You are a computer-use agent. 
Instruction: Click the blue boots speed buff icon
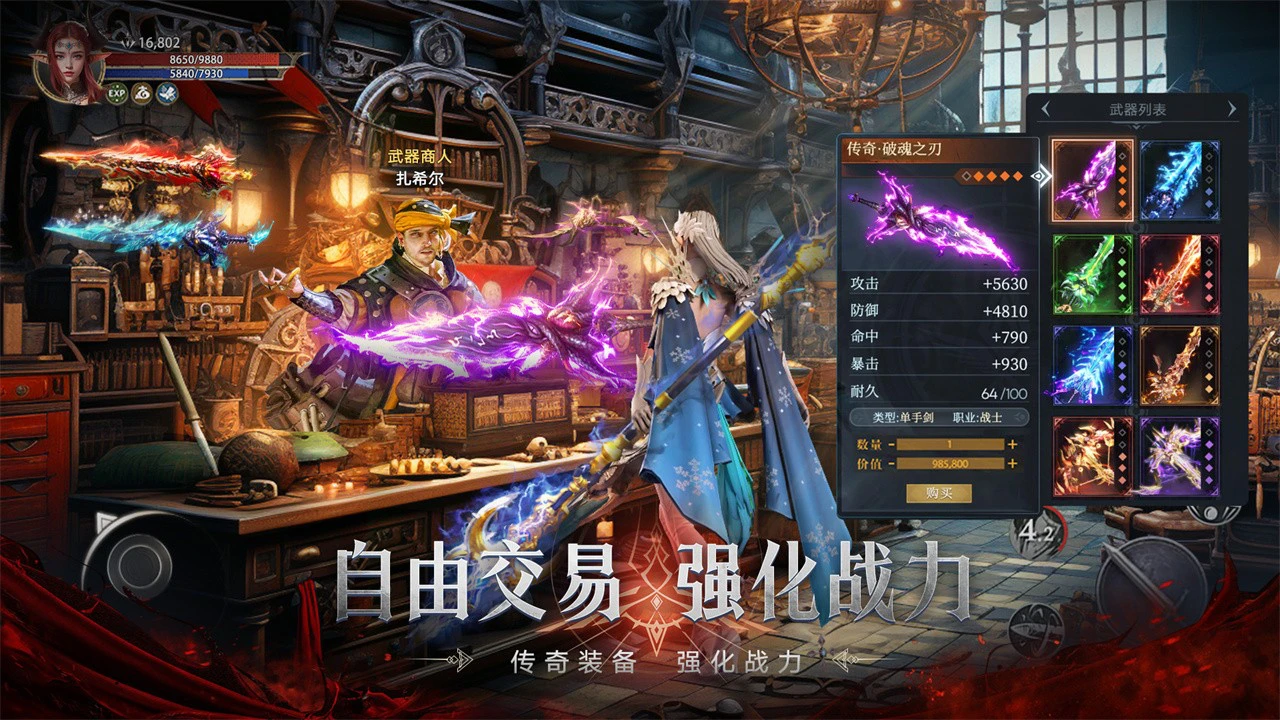click(x=169, y=92)
